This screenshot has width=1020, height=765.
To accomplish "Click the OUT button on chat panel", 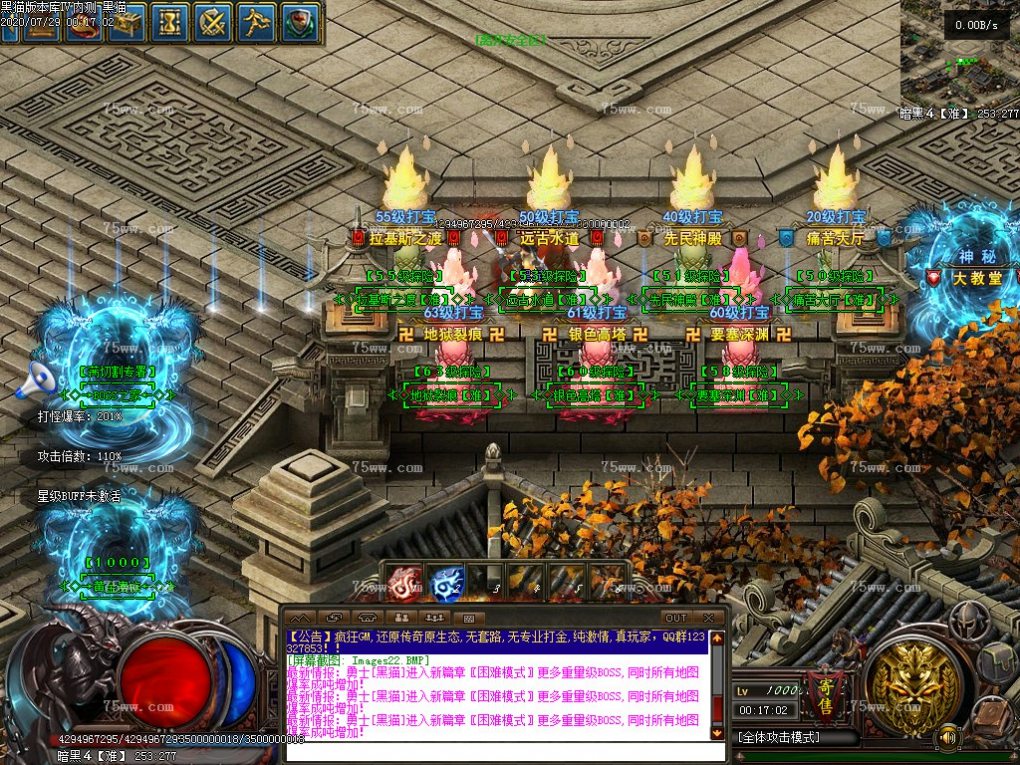I will [677, 618].
